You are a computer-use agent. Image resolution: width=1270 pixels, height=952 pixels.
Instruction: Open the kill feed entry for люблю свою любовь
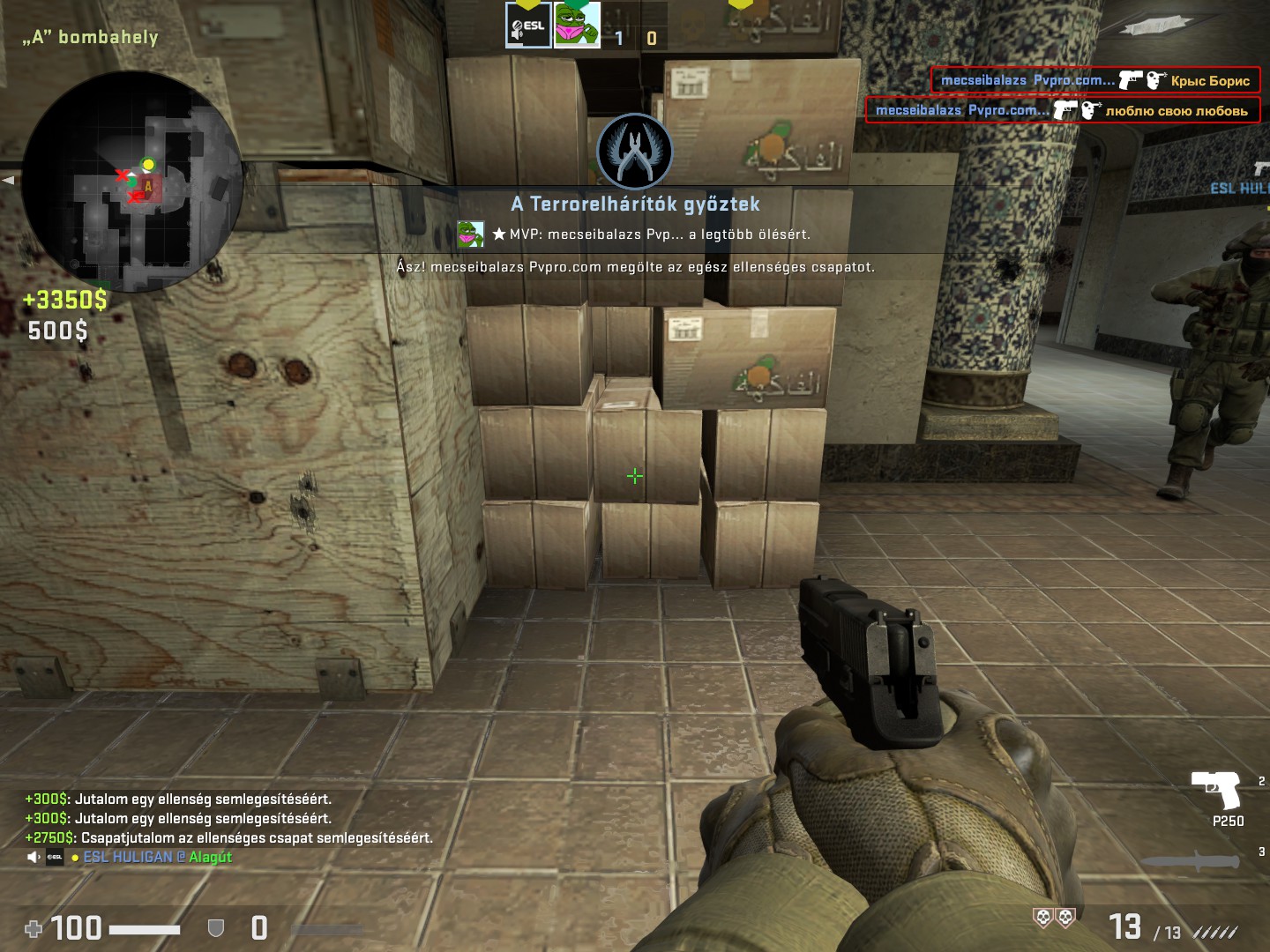point(1062,110)
